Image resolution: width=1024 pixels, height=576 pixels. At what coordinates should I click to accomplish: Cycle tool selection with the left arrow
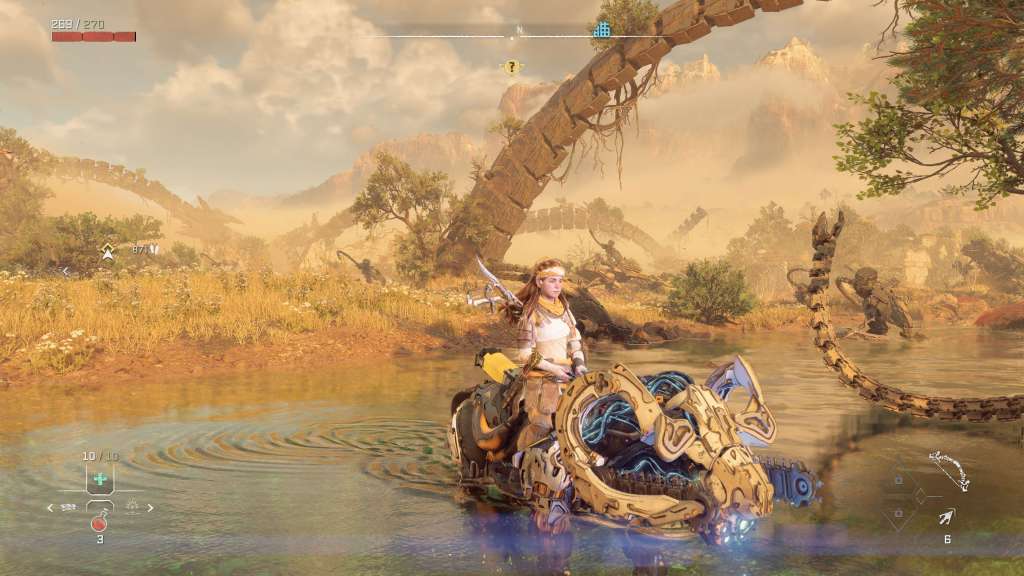pyautogui.click(x=50, y=508)
